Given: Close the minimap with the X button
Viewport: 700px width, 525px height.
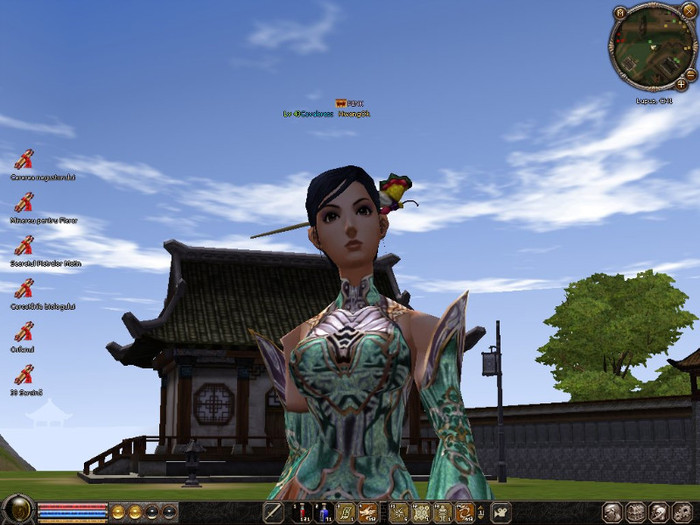Looking at the screenshot, I should coord(689,9).
